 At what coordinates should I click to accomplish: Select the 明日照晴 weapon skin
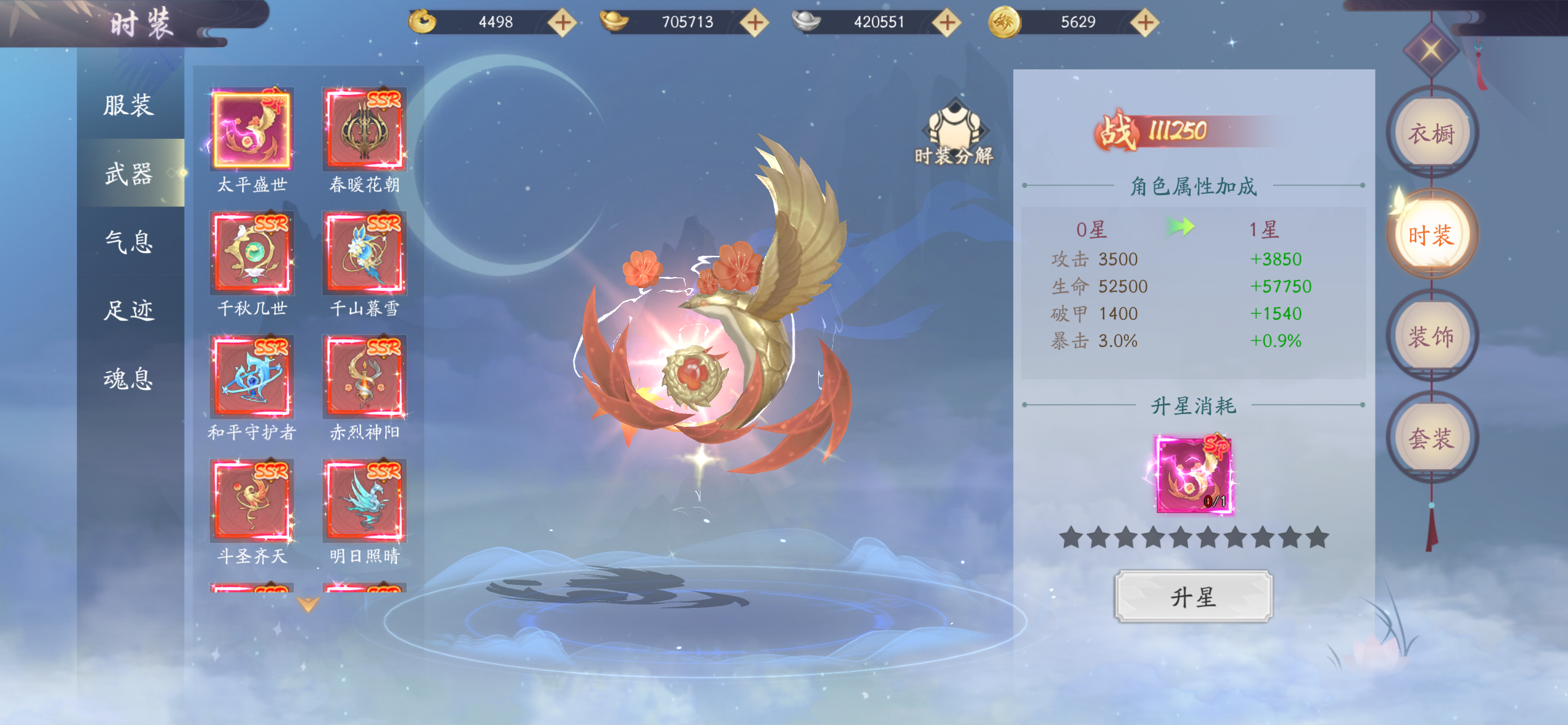pos(364,501)
